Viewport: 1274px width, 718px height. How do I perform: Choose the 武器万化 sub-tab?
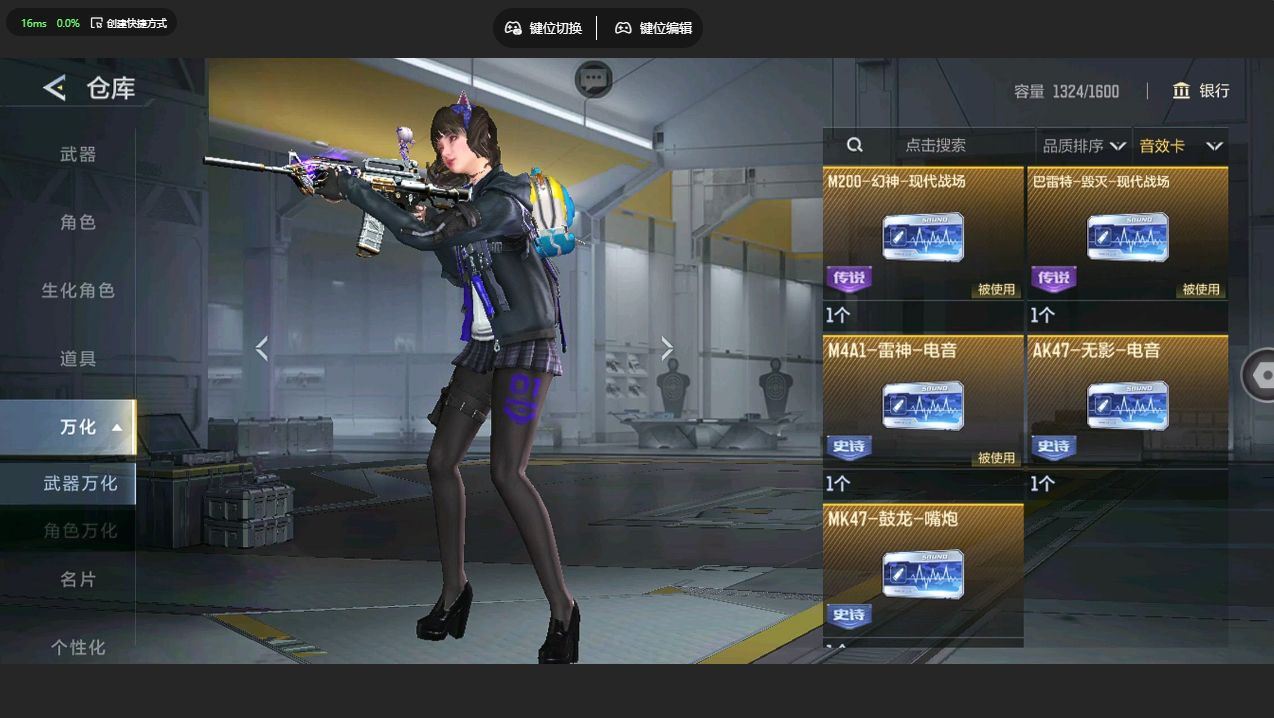(x=80, y=484)
